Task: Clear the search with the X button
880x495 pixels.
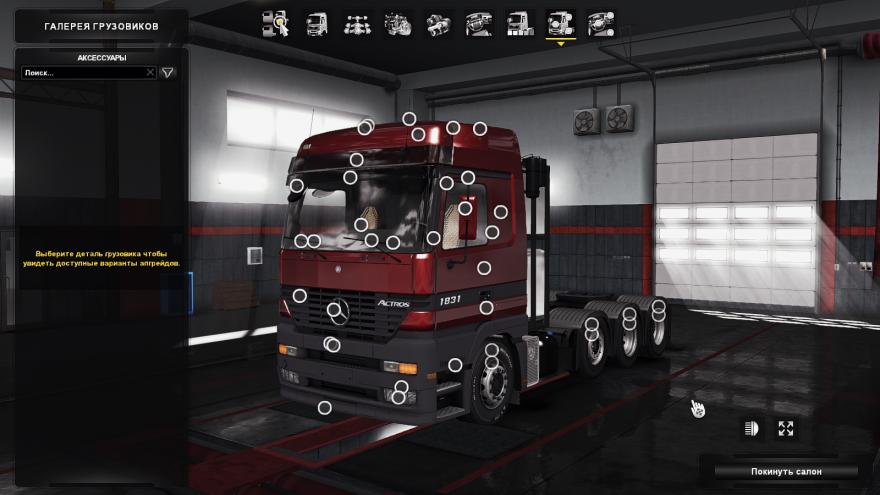Action: click(151, 73)
